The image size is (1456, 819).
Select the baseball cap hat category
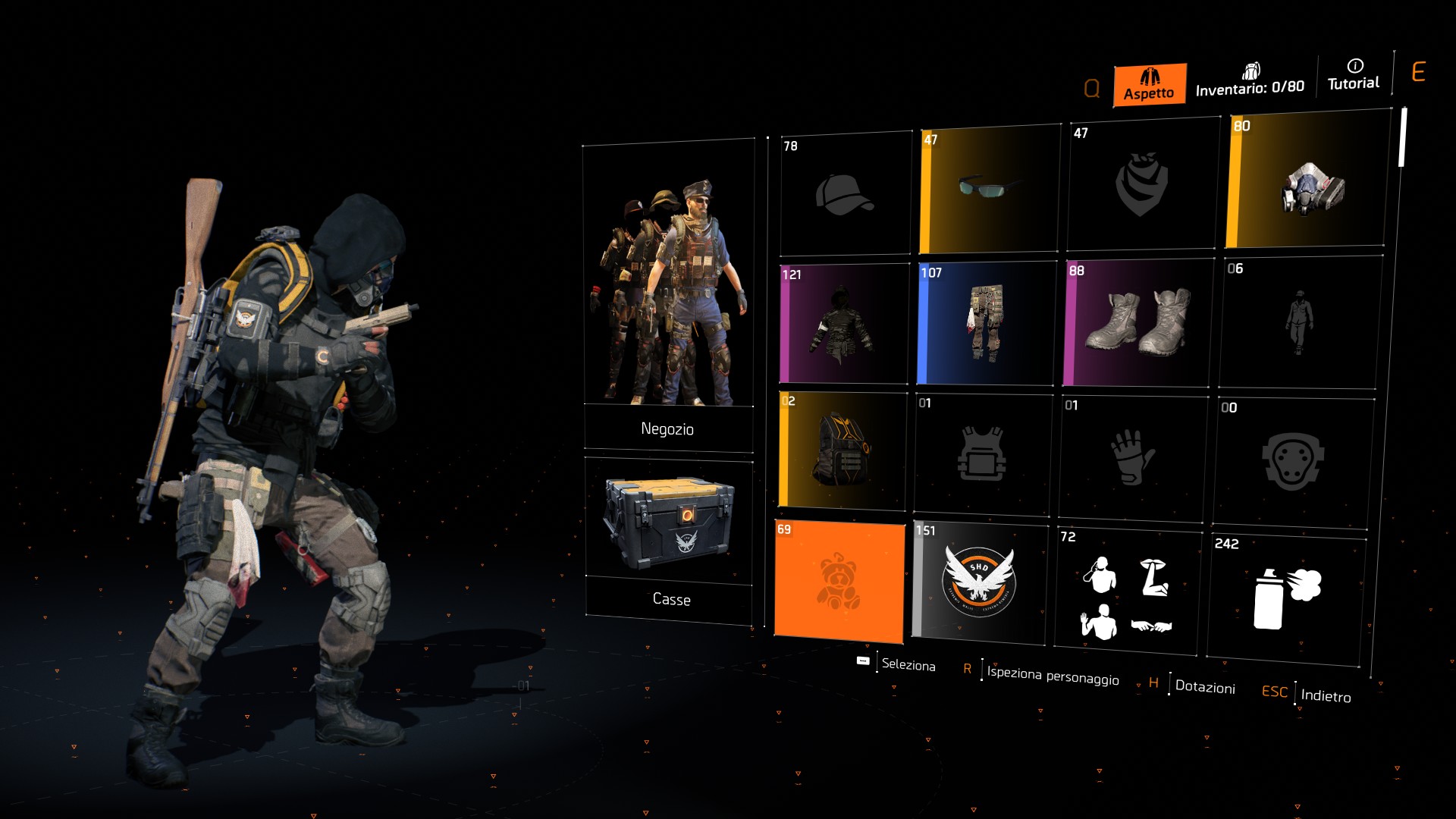point(845,195)
